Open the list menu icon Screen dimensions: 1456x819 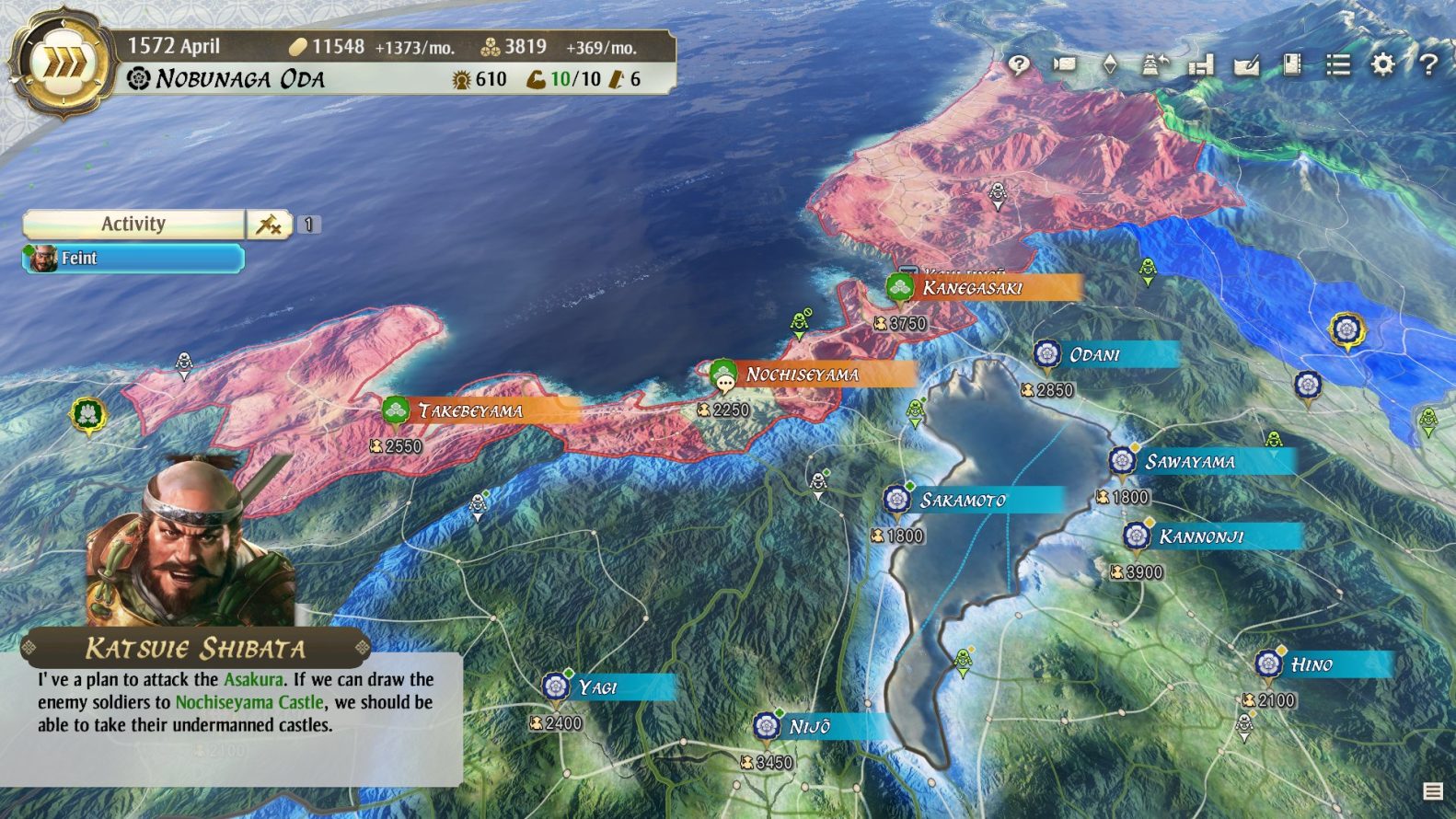1337,64
